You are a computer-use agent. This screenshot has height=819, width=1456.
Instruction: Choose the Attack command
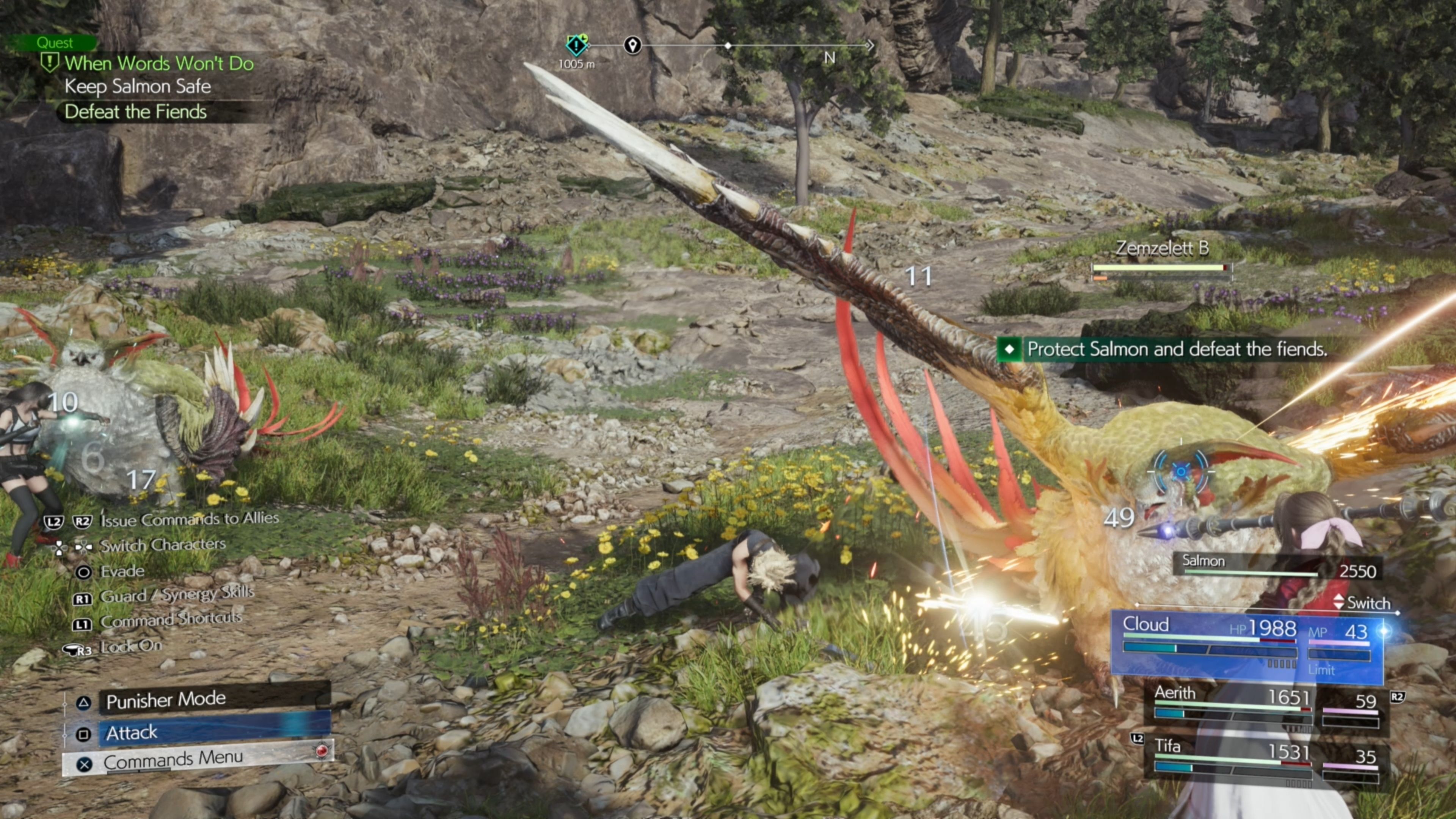click(x=215, y=733)
